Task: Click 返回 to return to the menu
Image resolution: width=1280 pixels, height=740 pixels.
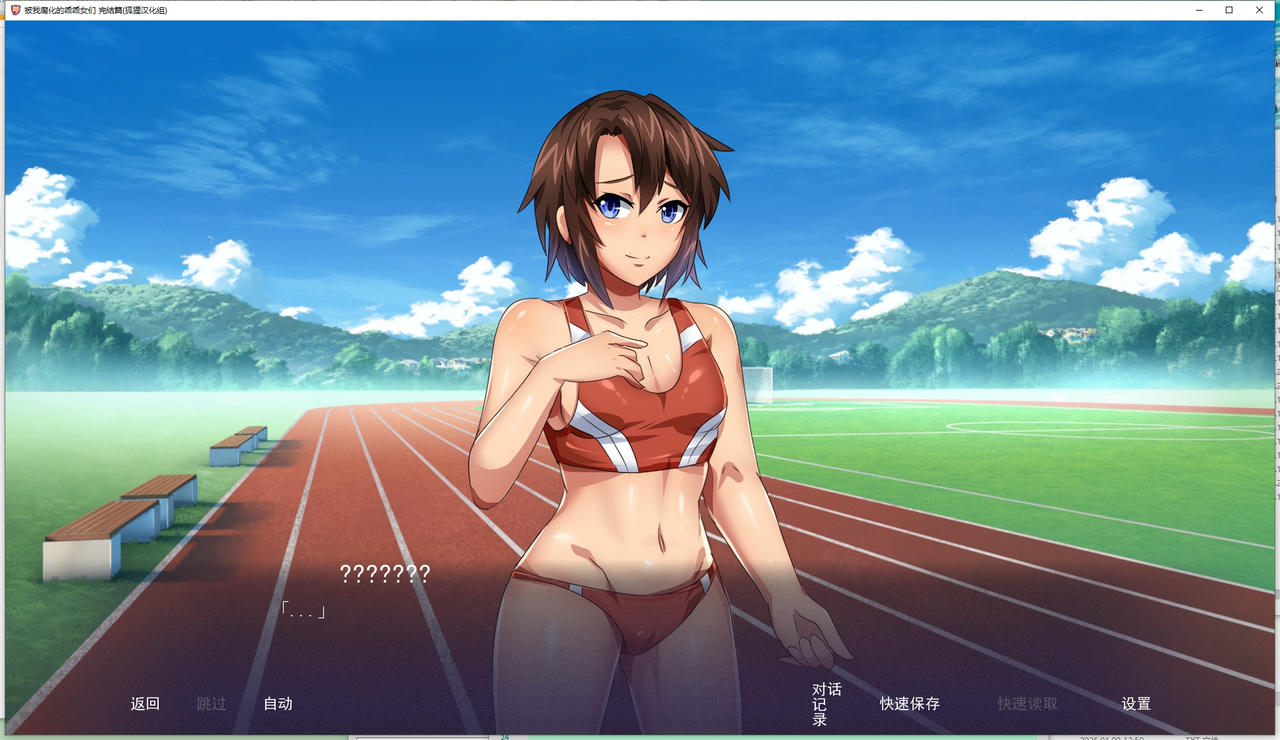Action: tap(144, 703)
